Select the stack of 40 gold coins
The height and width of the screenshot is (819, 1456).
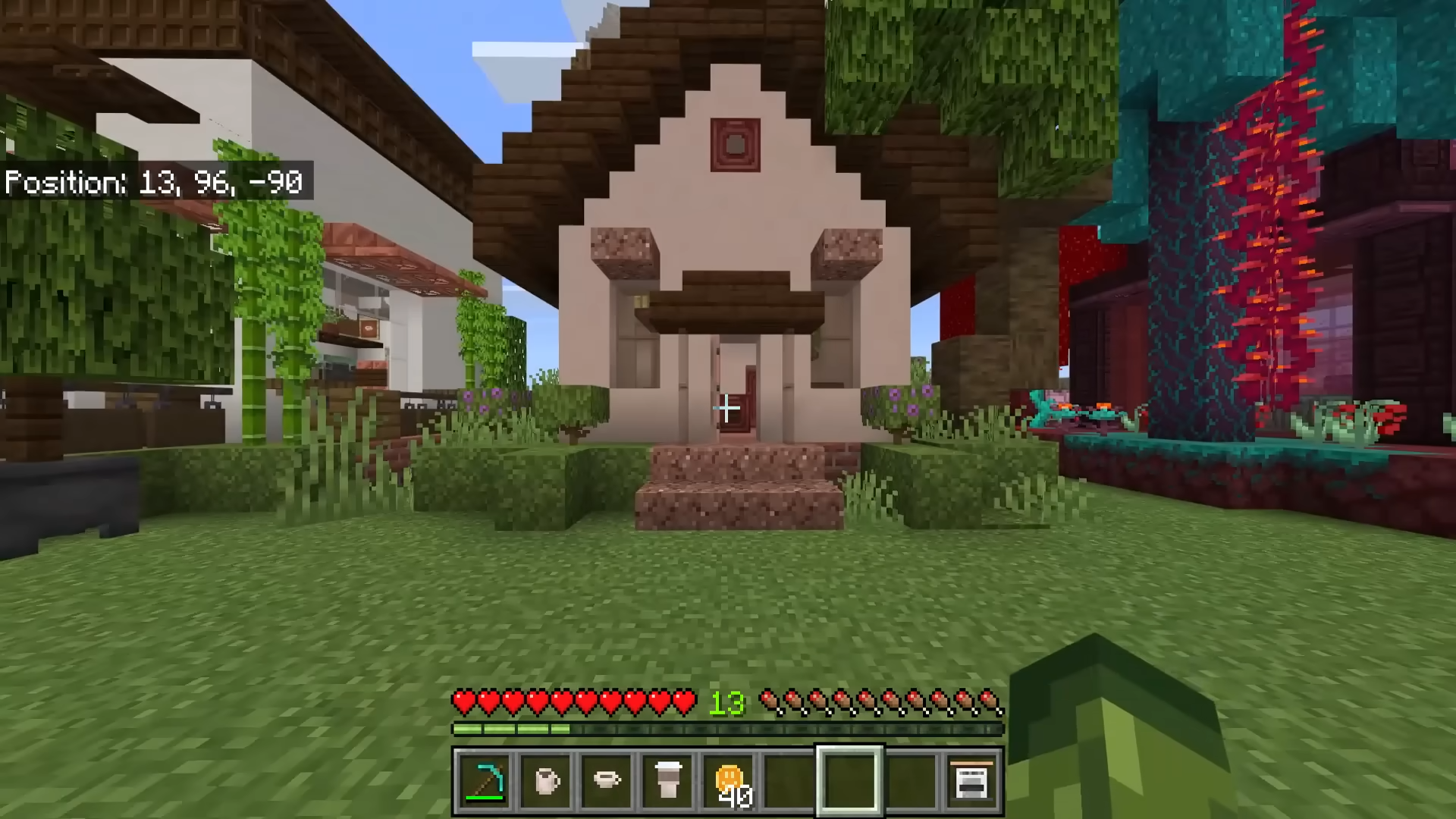tap(730, 779)
